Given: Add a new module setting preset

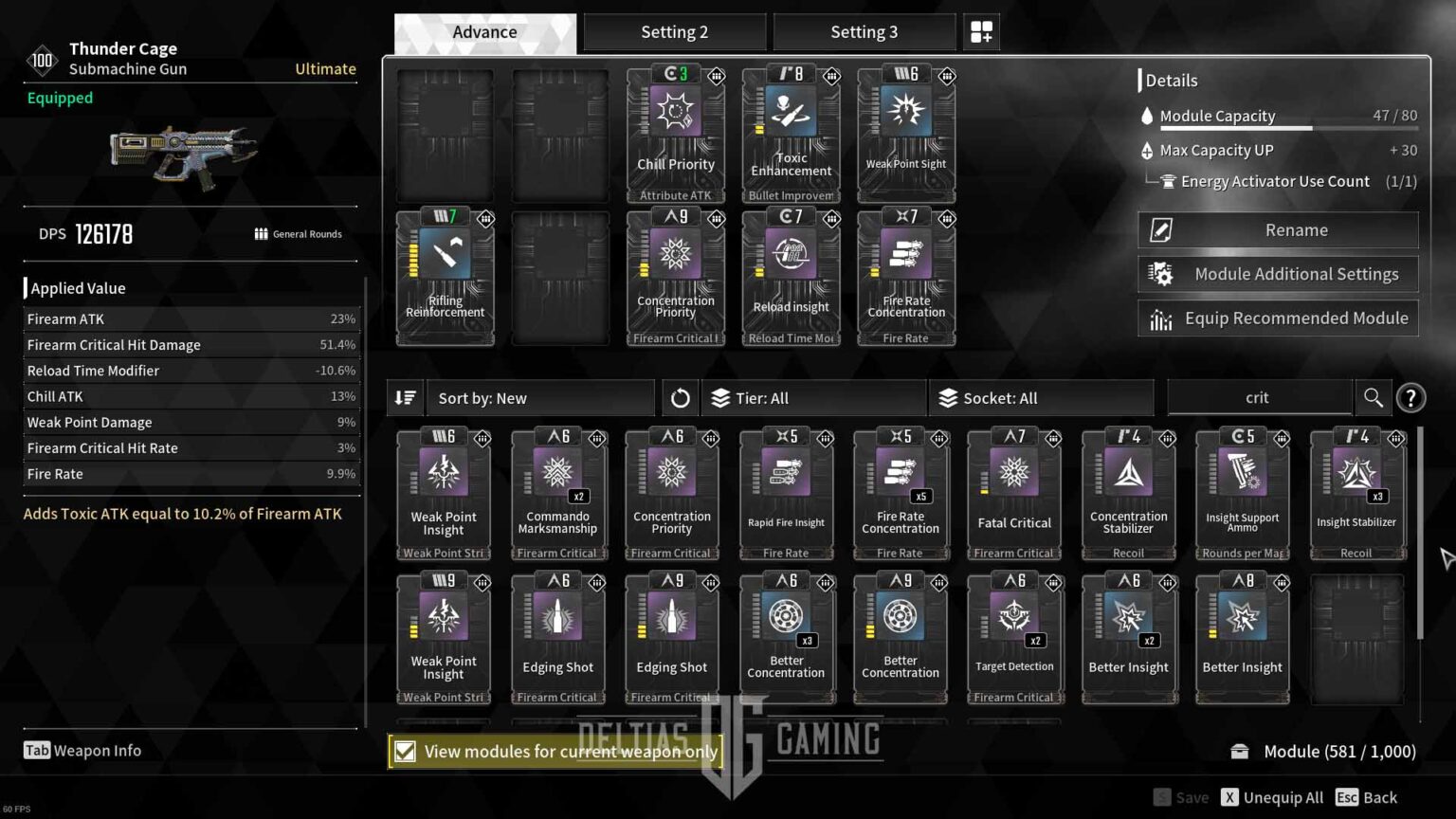Looking at the screenshot, I should click(x=981, y=32).
